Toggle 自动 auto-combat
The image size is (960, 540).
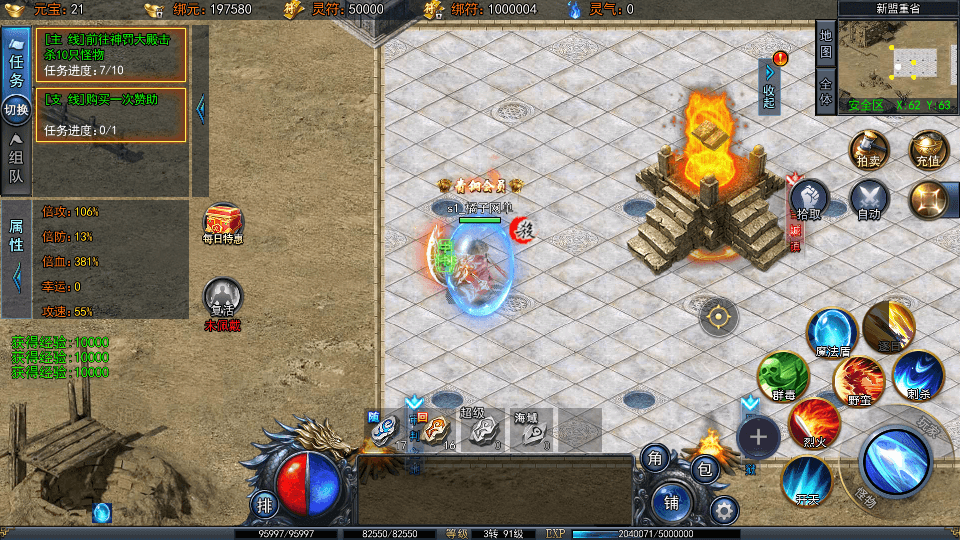(x=868, y=200)
